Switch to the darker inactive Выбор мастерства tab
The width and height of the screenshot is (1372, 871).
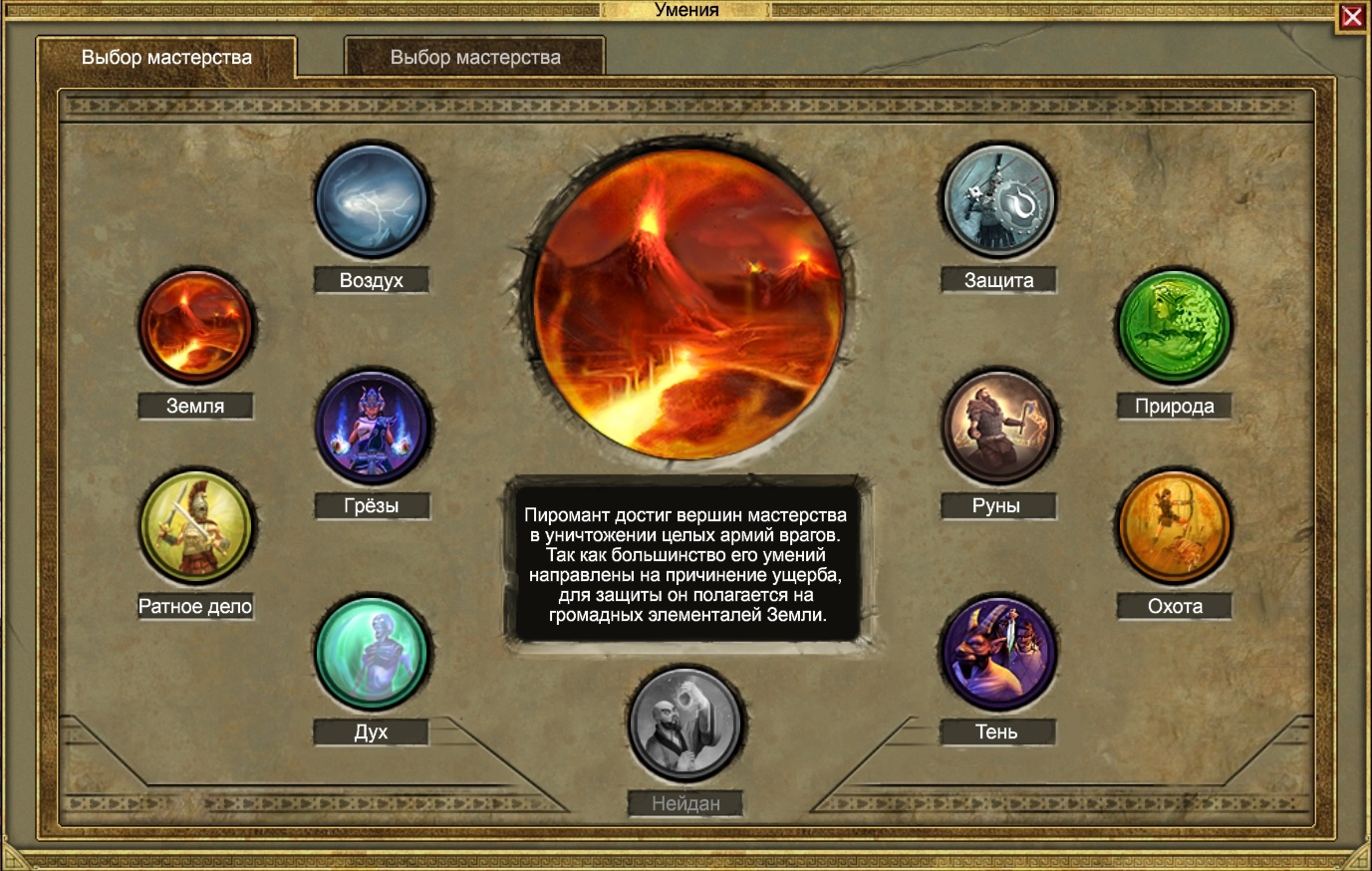point(475,58)
